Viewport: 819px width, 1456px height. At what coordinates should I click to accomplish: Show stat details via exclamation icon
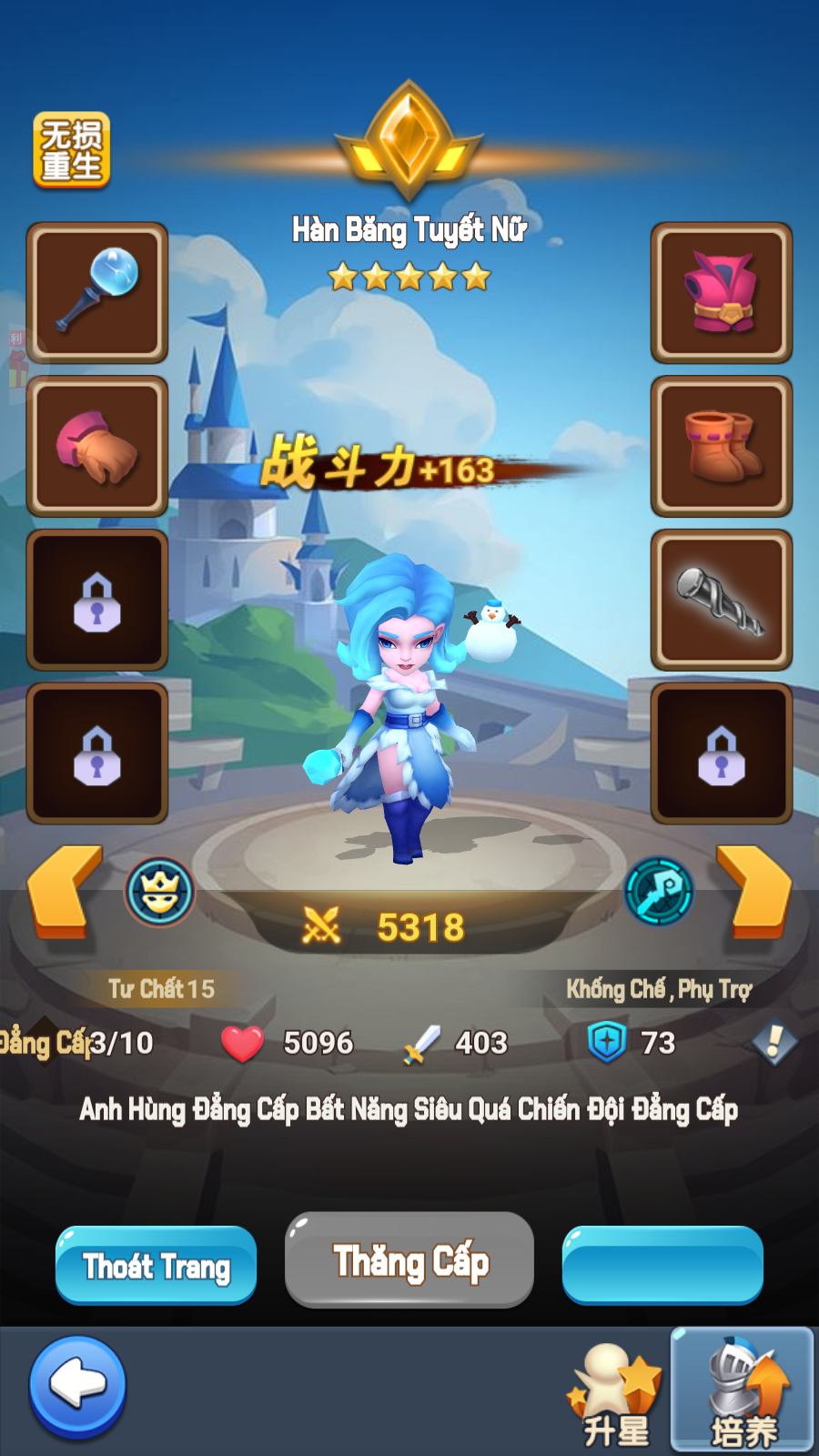click(774, 1042)
